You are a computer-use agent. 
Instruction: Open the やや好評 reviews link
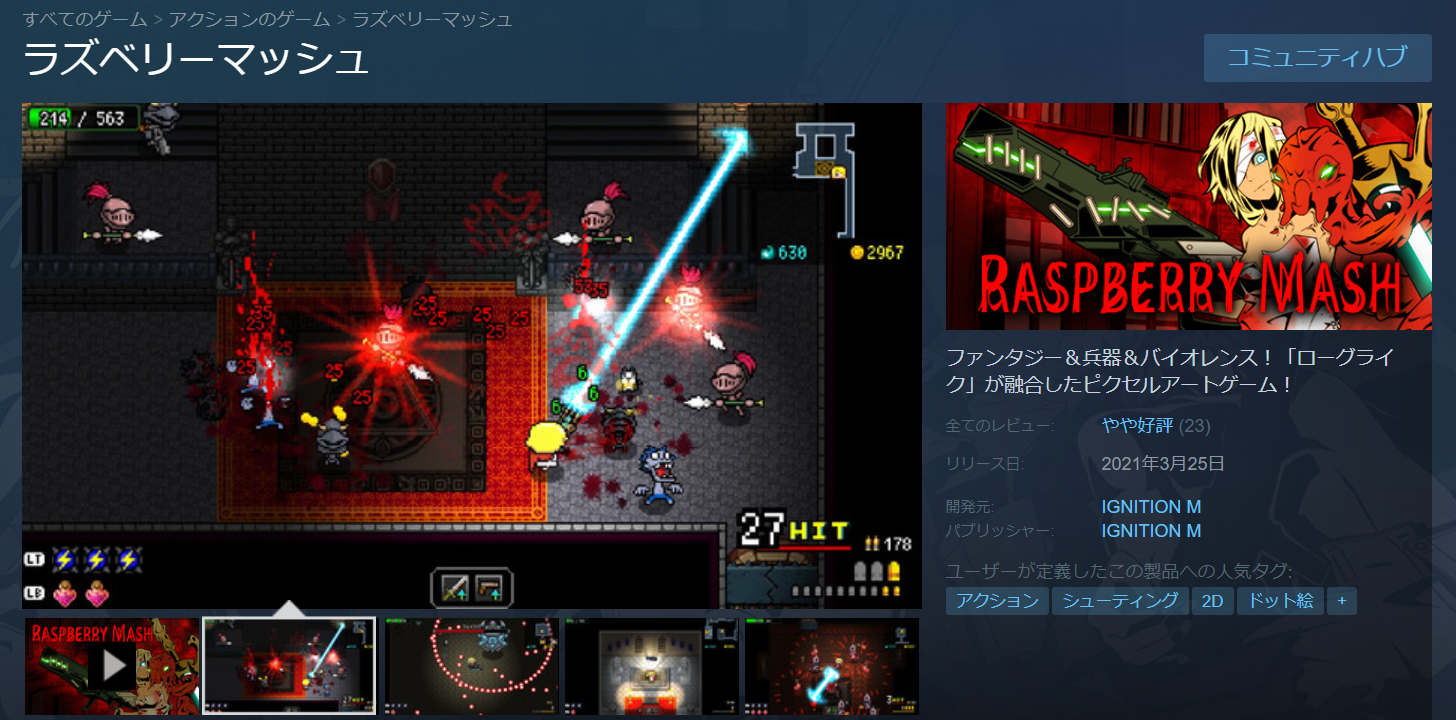point(1137,426)
